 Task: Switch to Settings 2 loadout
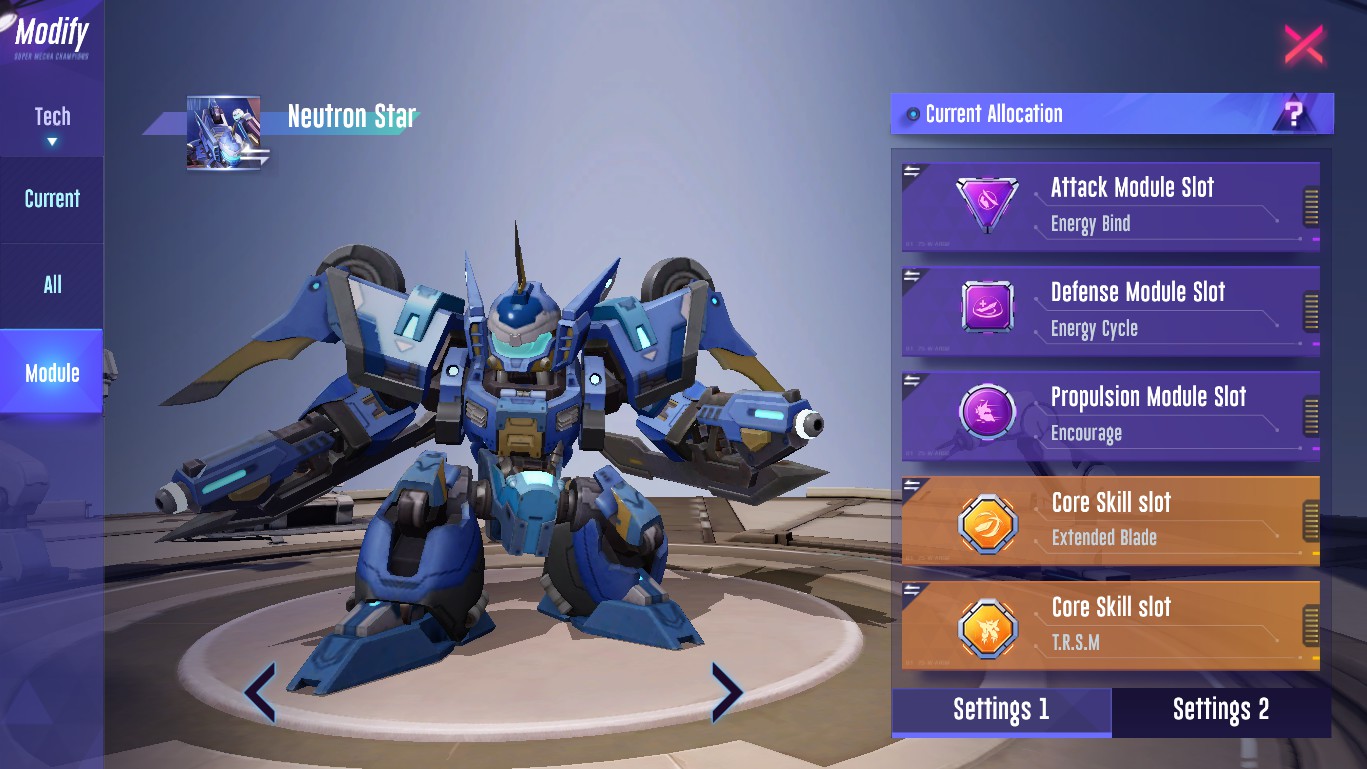1221,710
